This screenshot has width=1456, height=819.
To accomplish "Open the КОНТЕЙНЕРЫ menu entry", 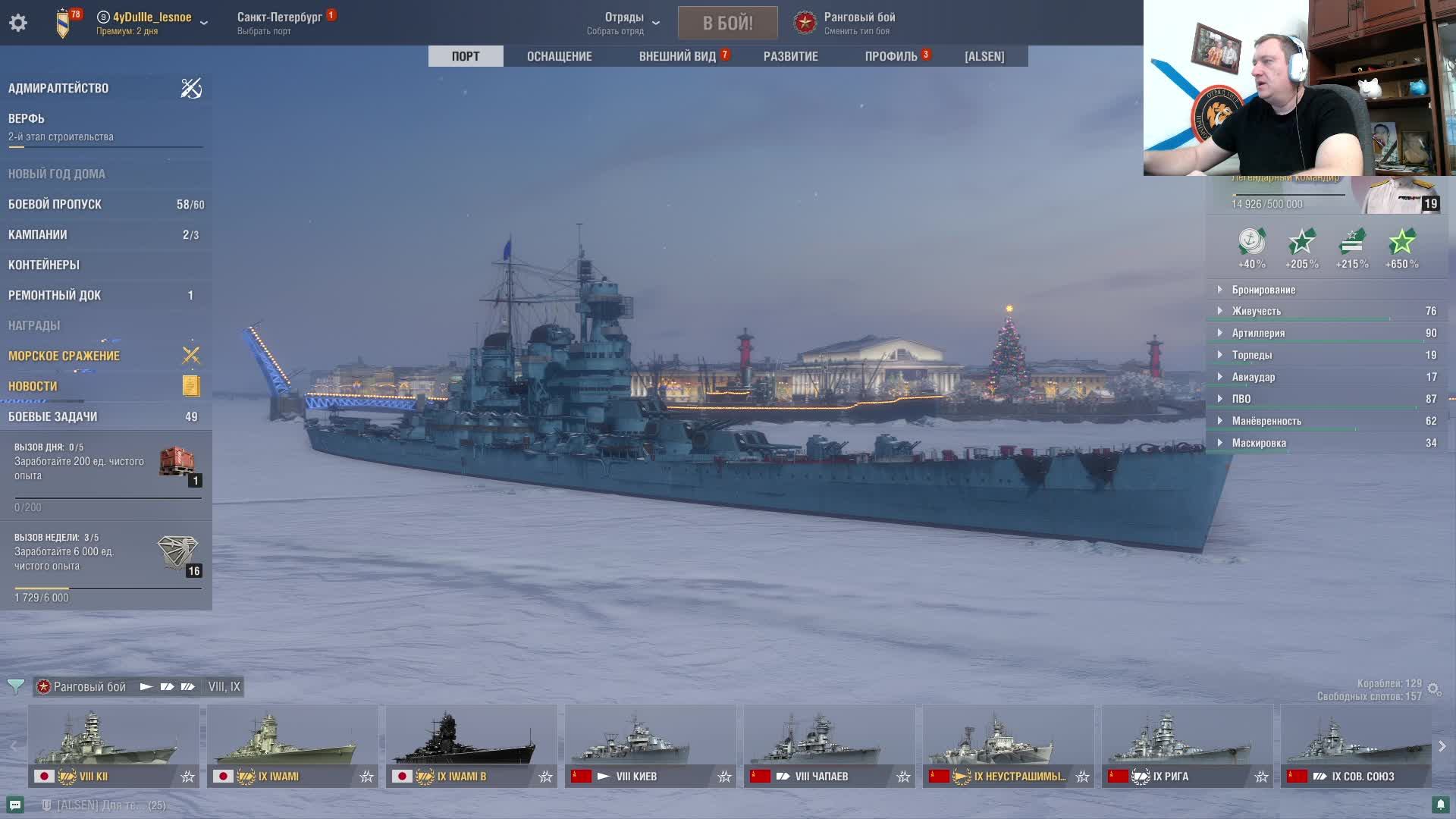I will click(44, 265).
